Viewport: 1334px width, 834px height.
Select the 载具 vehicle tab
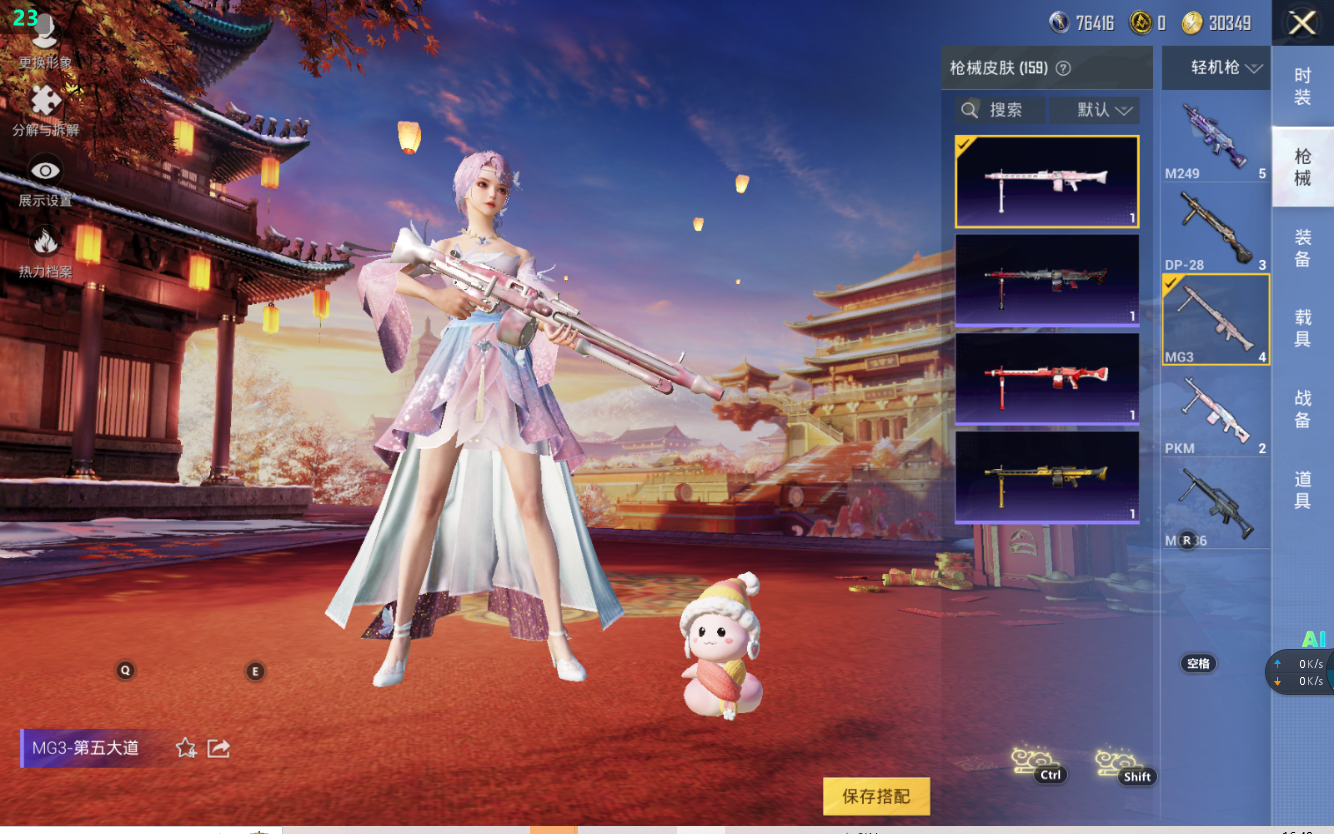[1302, 329]
